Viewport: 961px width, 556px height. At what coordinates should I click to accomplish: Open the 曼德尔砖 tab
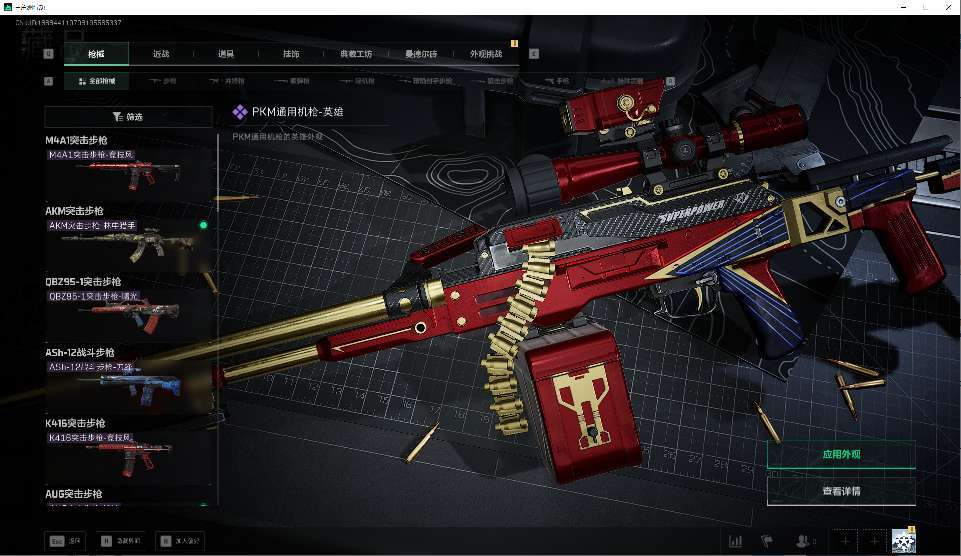coord(421,54)
